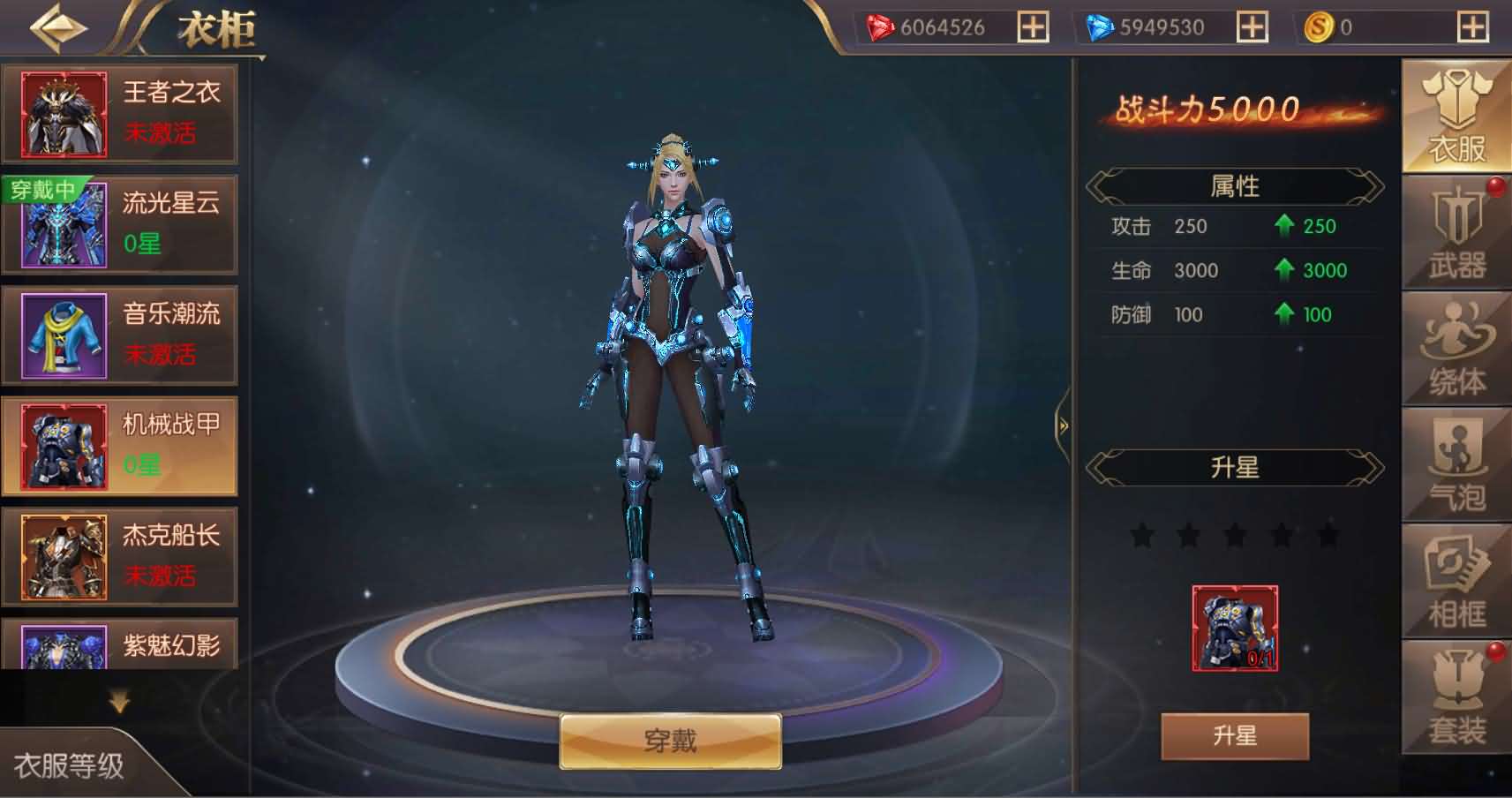Open 紫魅幻影 outfit details
This screenshot has height=798, width=1512.
pyautogui.click(x=121, y=647)
